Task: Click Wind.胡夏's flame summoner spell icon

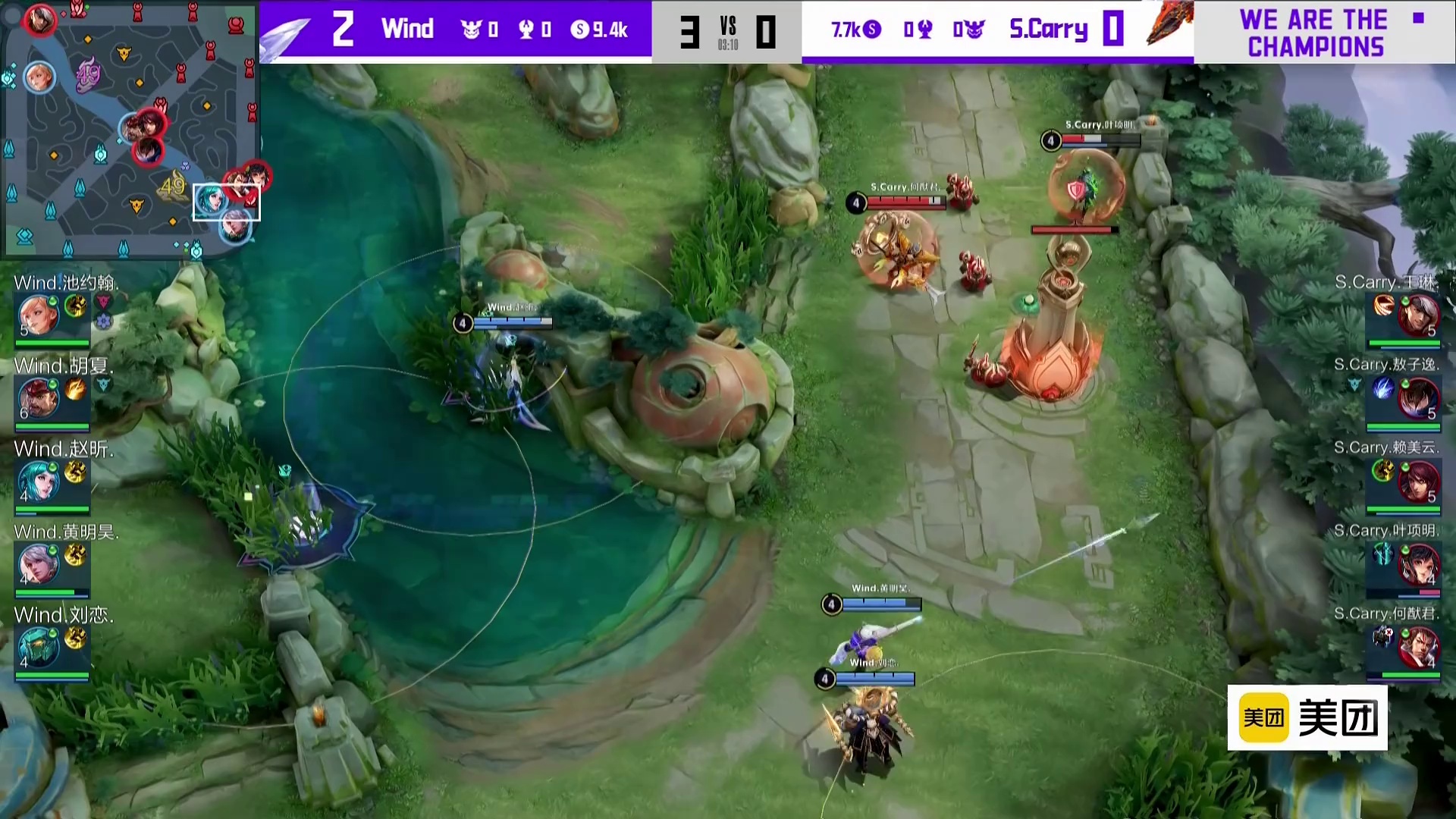Action: 75,389
